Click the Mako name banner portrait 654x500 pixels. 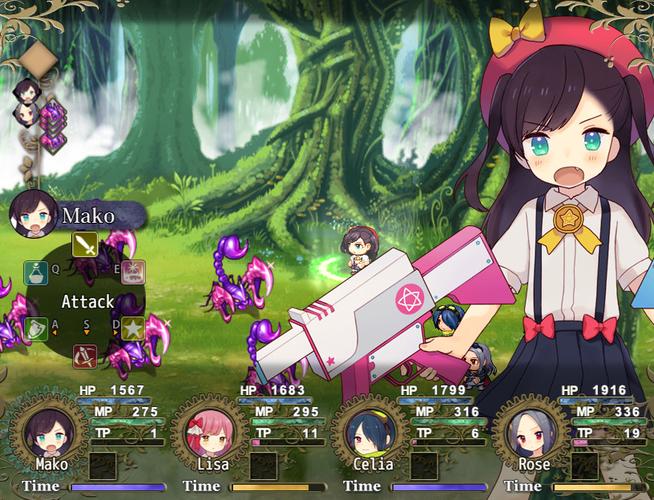[x=32, y=214]
